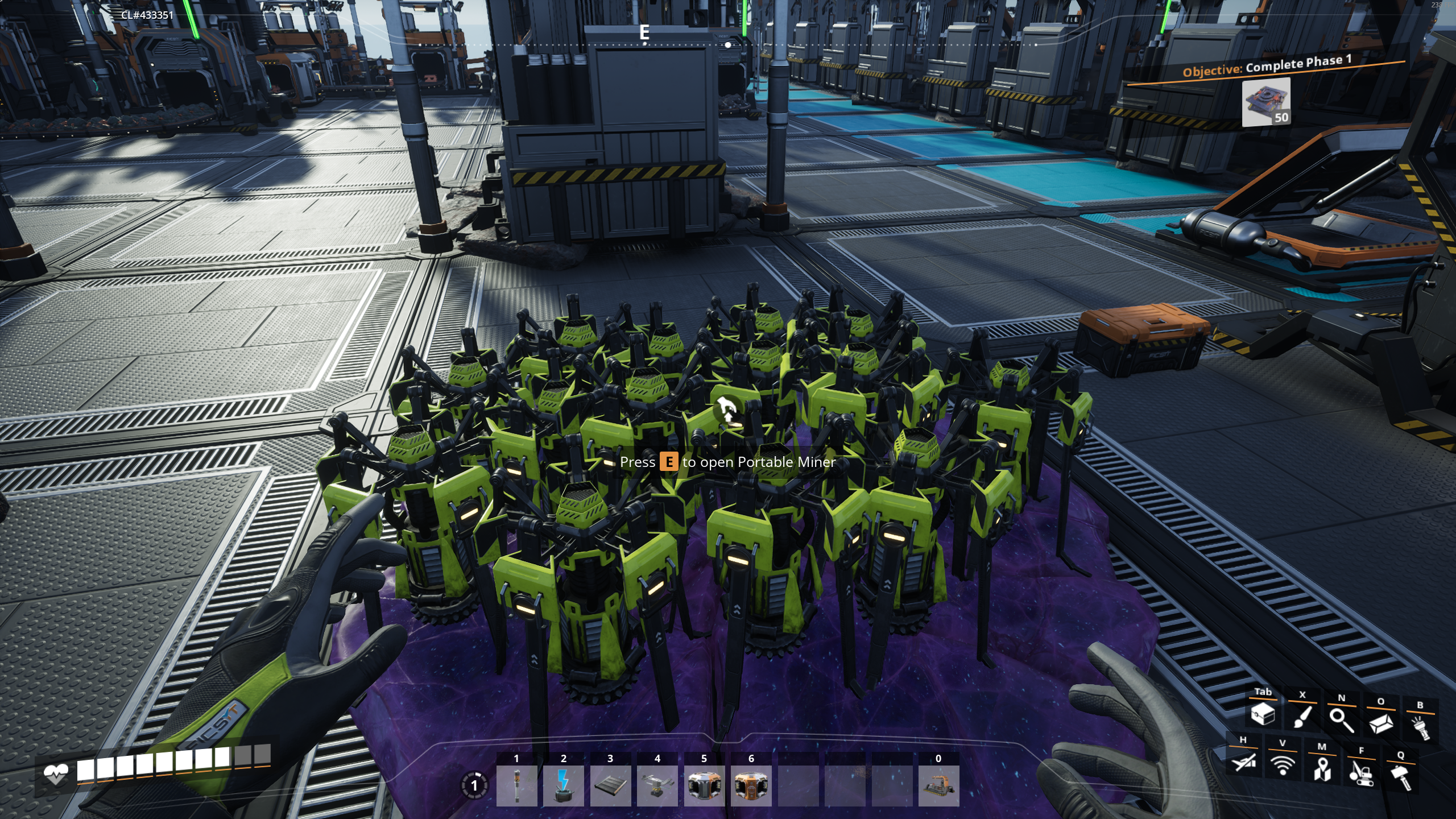Image resolution: width=1456 pixels, height=819 pixels.
Task: Select the foundation tile in hotbar slot 3
Action: pos(610,785)
